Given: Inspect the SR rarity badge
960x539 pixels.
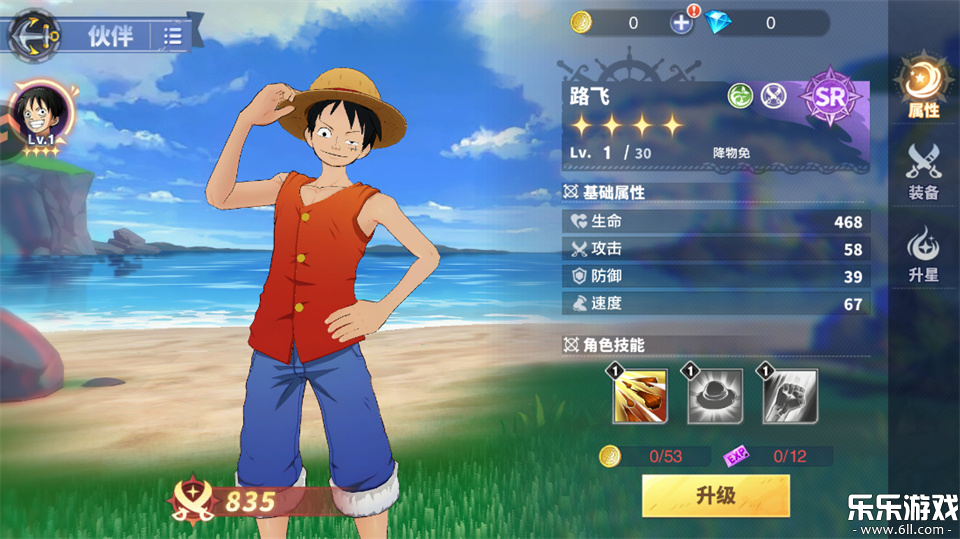Looking at the screenshot, I should click(x=830, y=98).
